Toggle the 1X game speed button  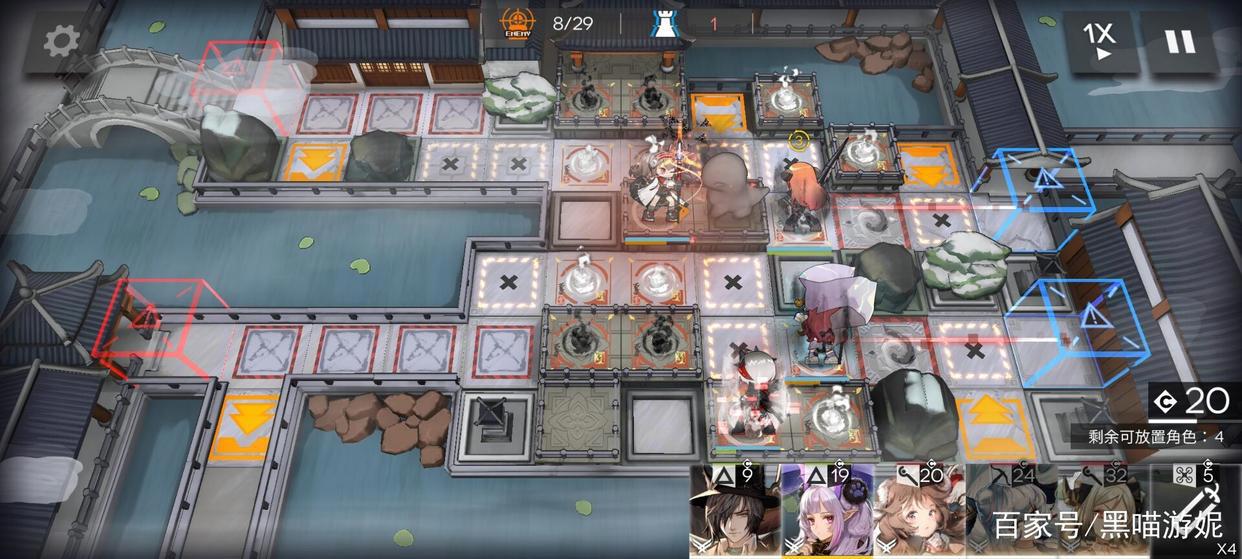click(1098, 42)
